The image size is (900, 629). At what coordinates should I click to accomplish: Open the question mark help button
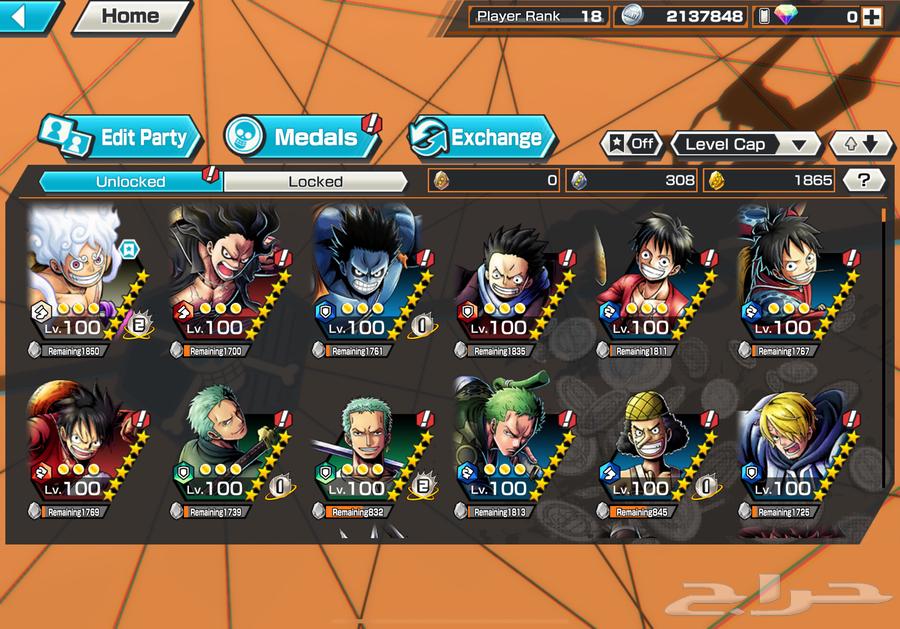pyautogui.click(x=864, y=180)
